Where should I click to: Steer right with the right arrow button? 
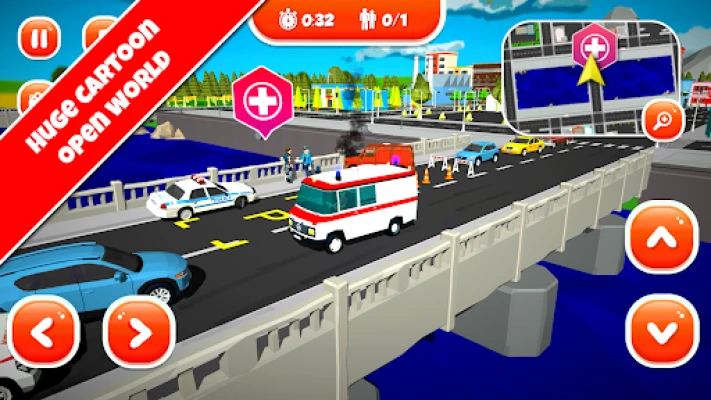[x=139, y=332]
